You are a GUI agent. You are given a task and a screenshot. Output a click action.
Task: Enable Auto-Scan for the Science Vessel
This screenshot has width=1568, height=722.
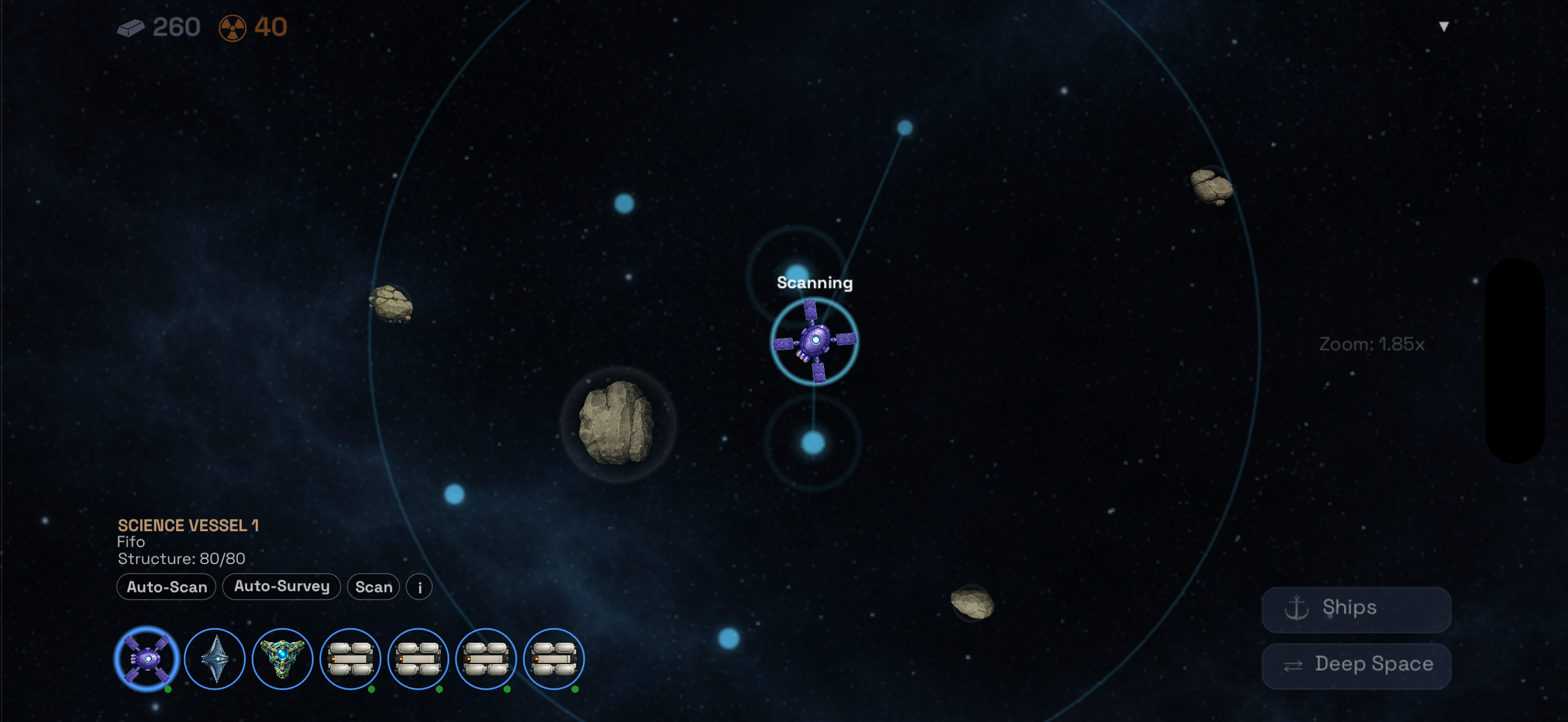click(166, 587)
